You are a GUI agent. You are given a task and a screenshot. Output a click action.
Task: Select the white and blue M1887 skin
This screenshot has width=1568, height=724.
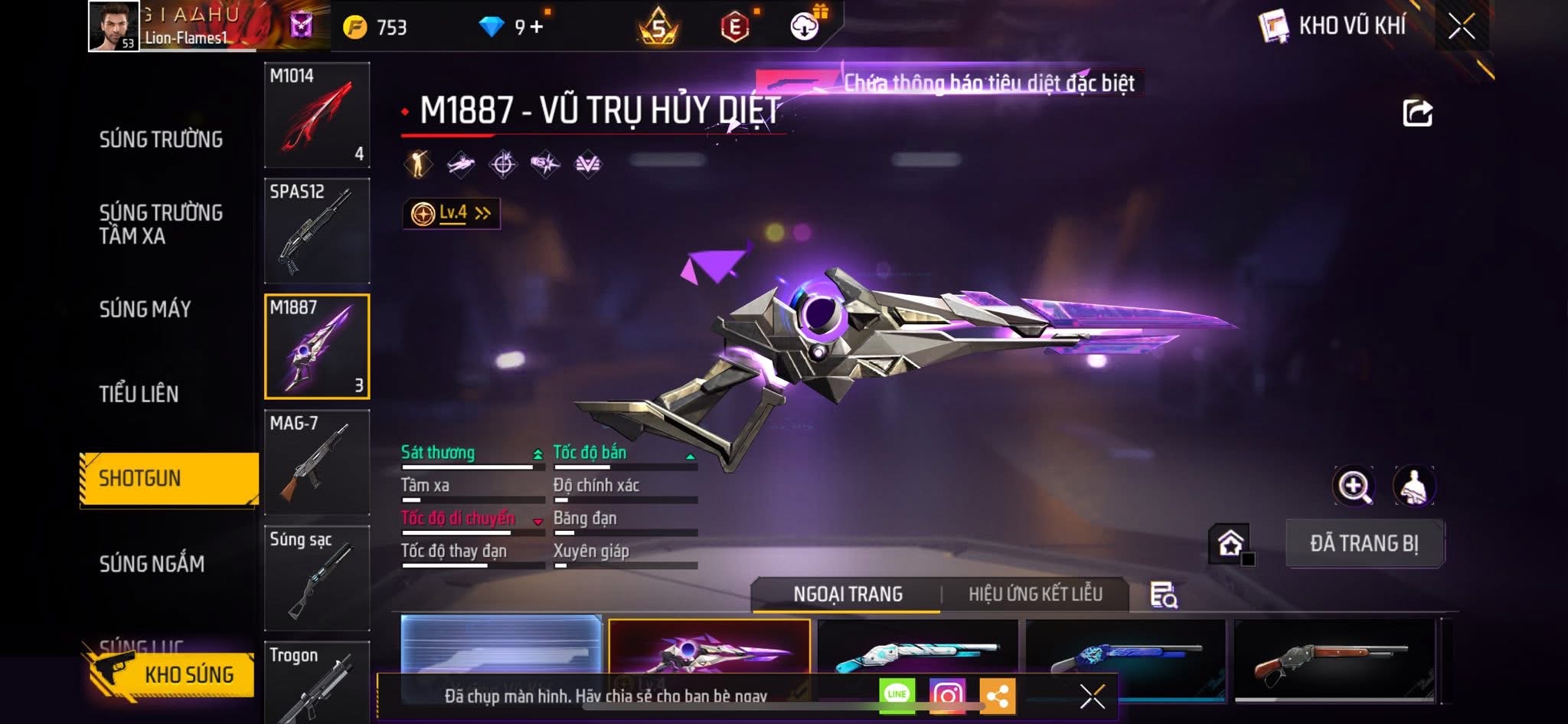coord(917,657)
